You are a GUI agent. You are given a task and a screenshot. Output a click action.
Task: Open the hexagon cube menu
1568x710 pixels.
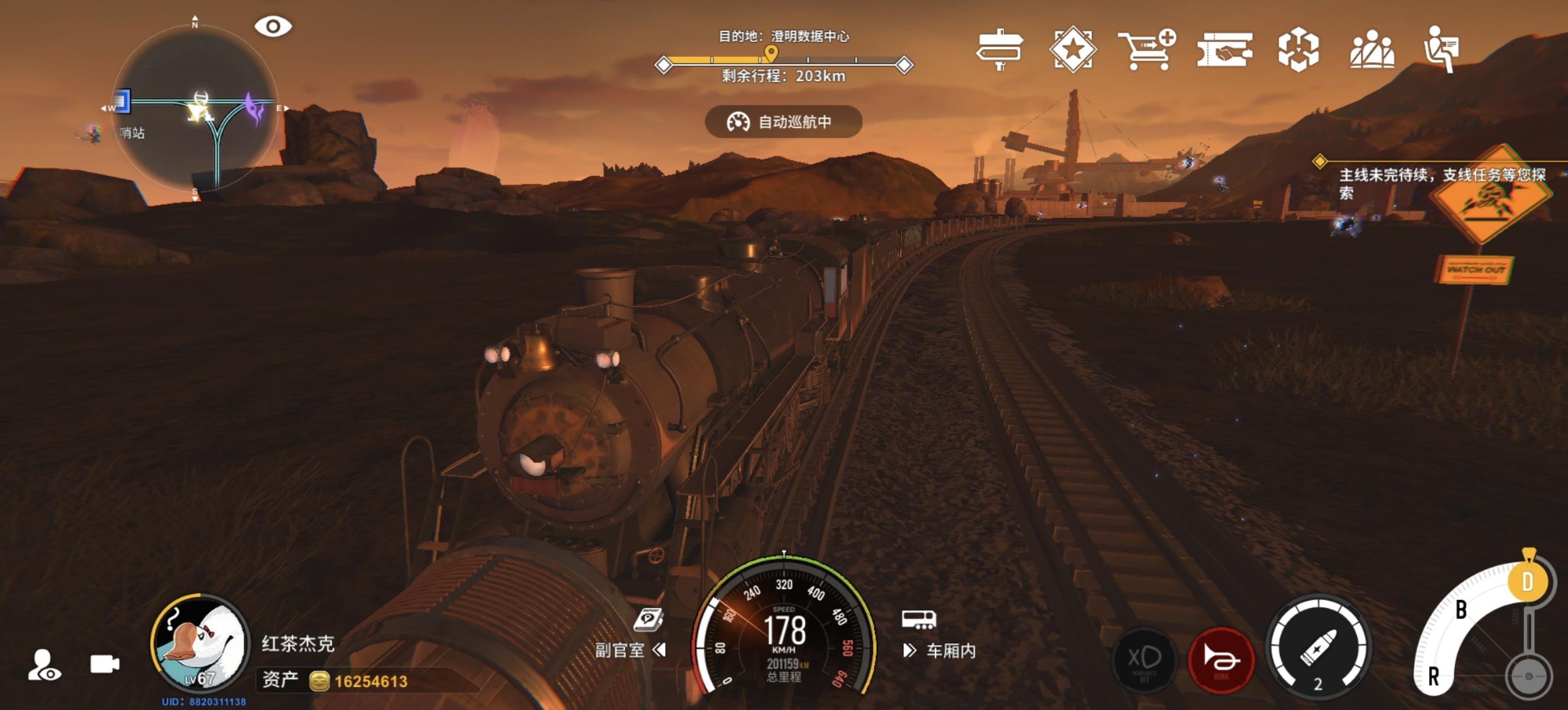1298,50
